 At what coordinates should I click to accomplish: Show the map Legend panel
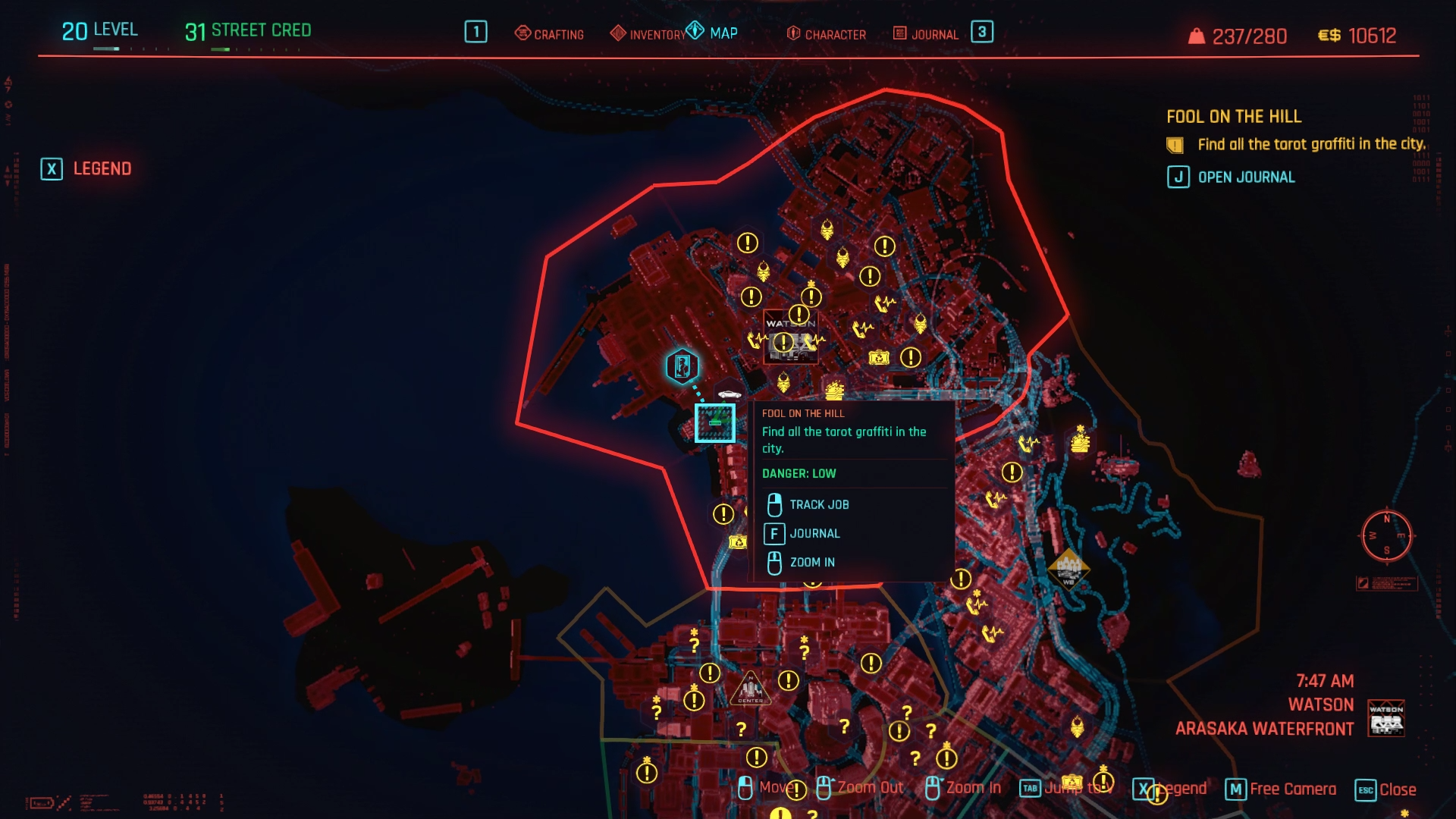[86, 168]
